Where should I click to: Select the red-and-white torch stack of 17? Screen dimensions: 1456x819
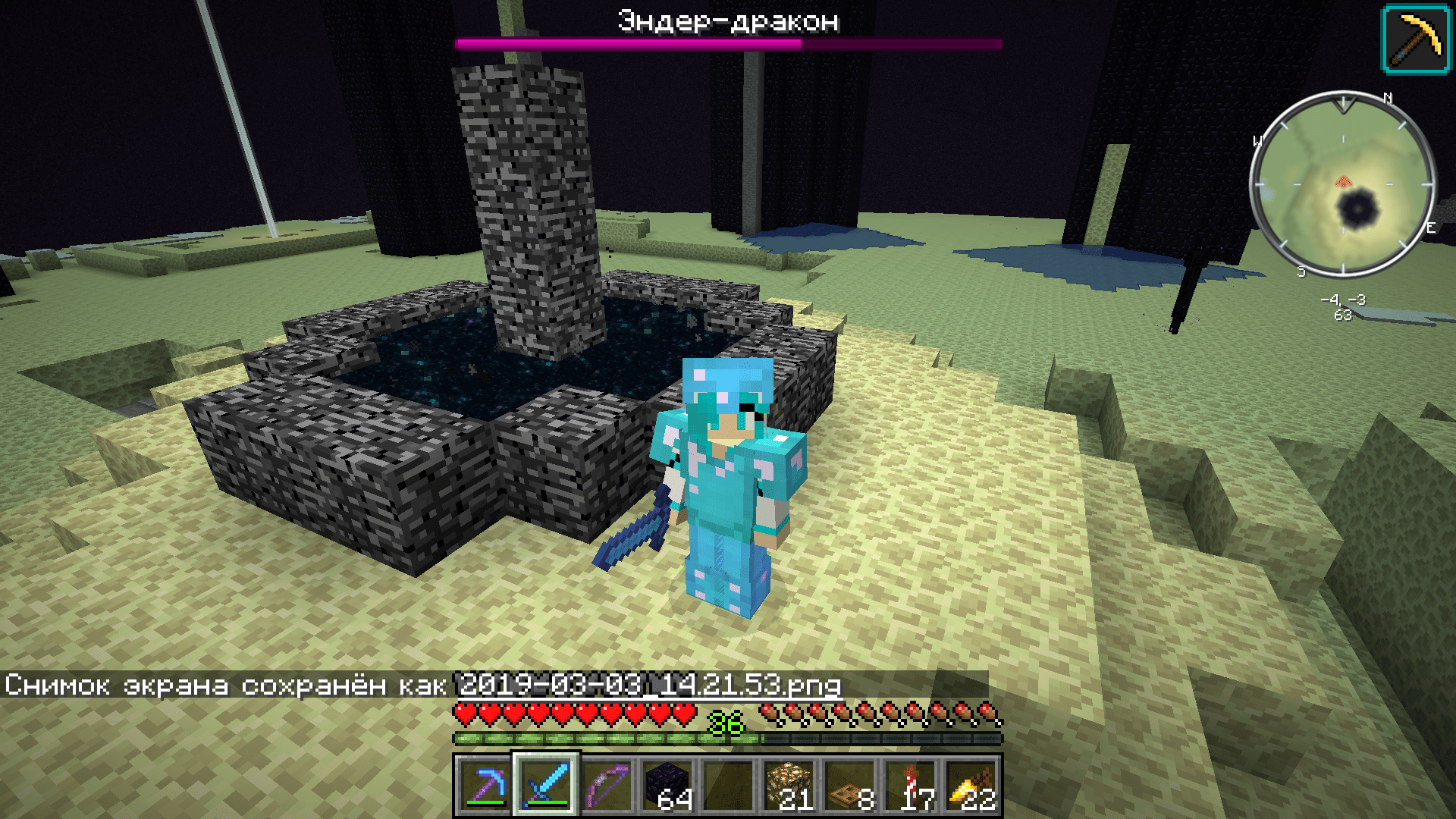(x=912, y=786)
